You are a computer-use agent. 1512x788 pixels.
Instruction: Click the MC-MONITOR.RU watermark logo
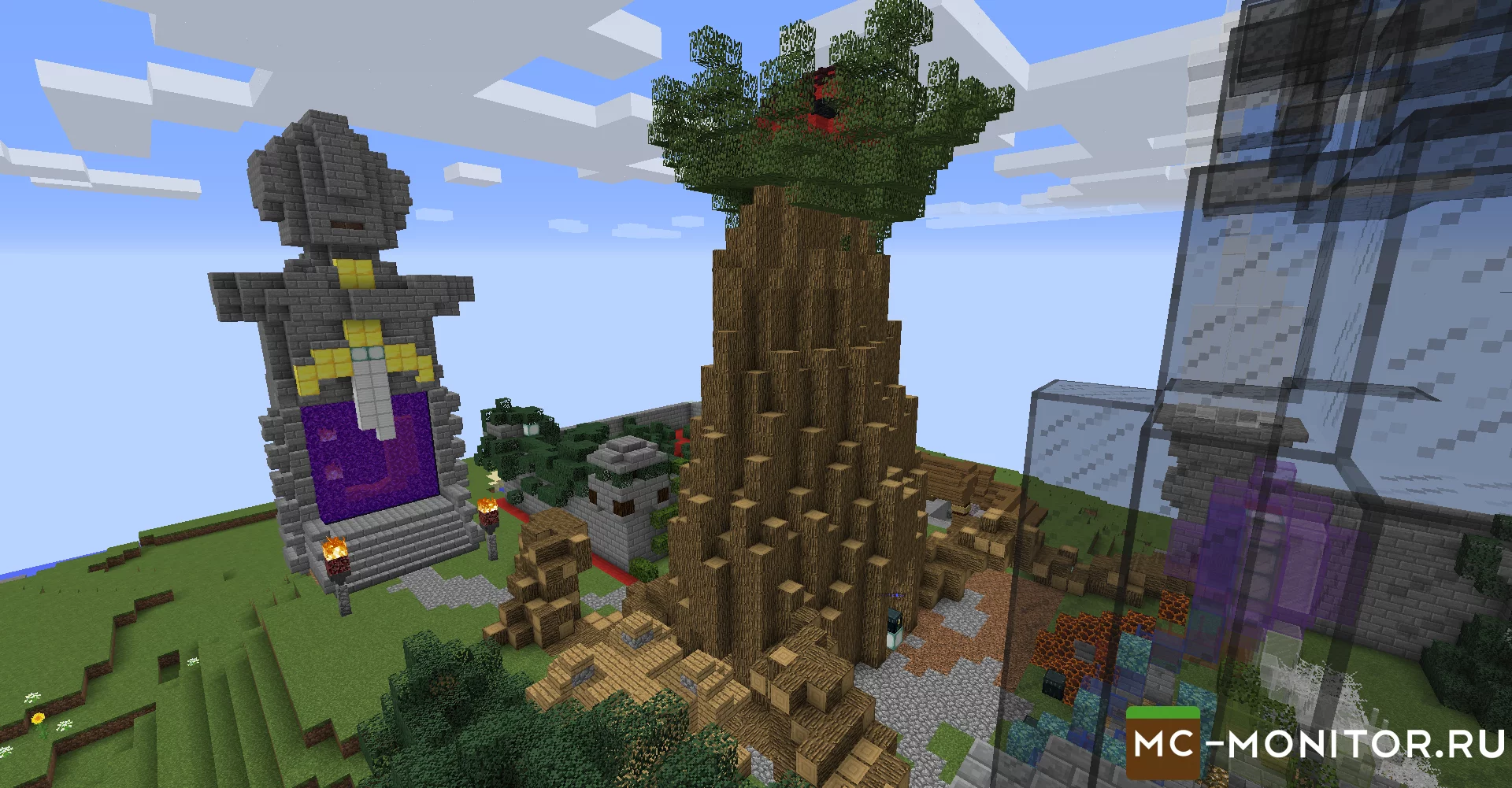click(x=1315, y=744)
